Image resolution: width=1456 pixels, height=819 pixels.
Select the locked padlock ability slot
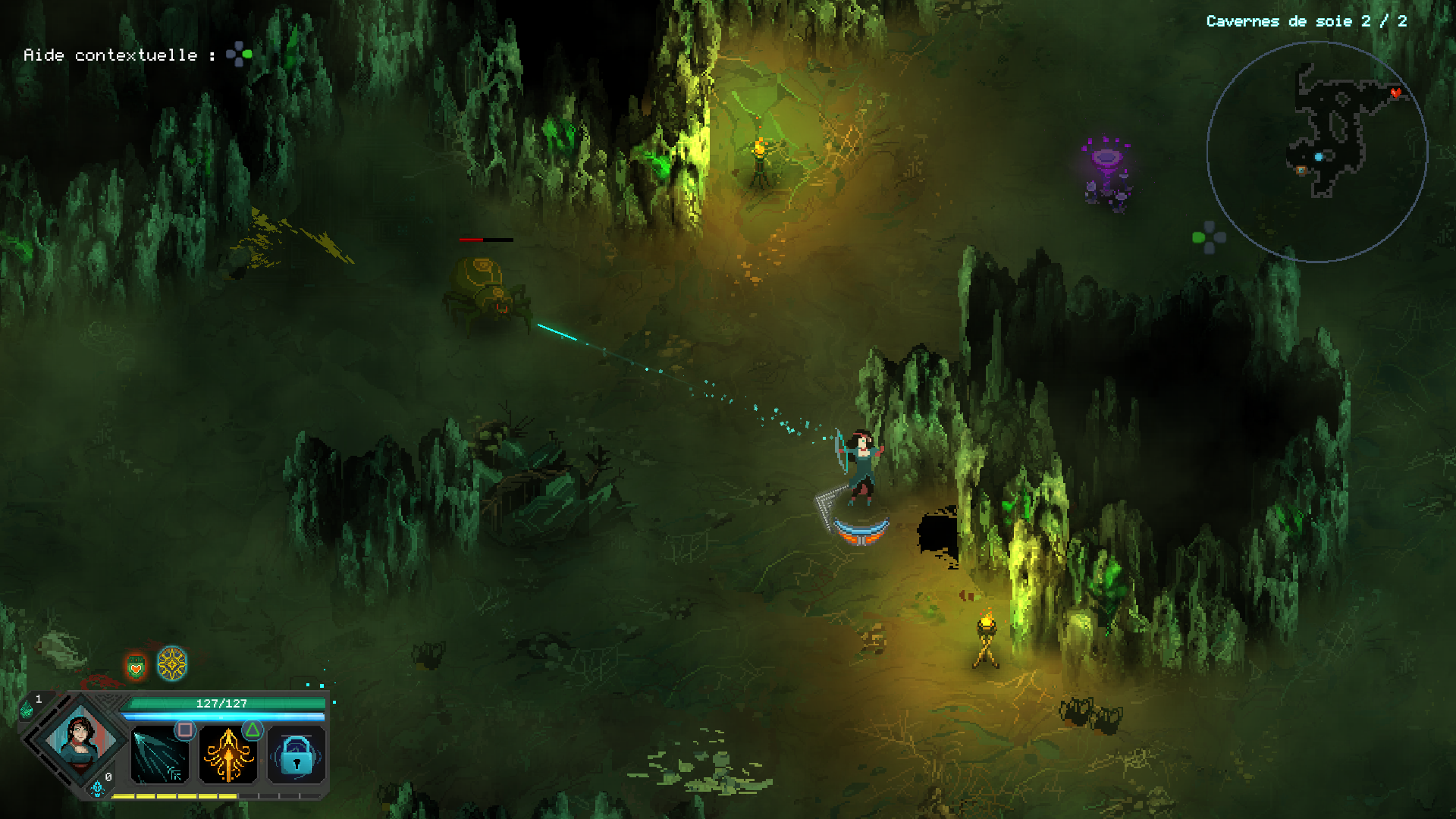(x=297, y=755)
